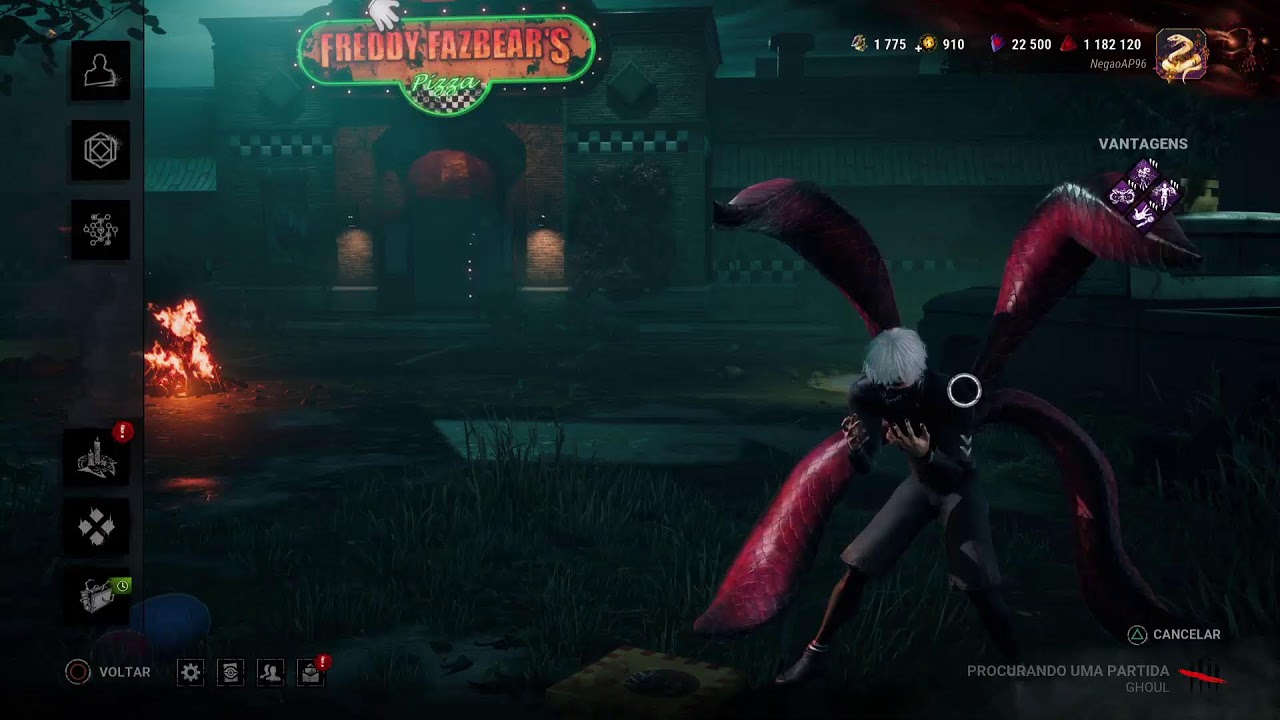Select the top perk in Vantagens diamond

coord(1145,173)
